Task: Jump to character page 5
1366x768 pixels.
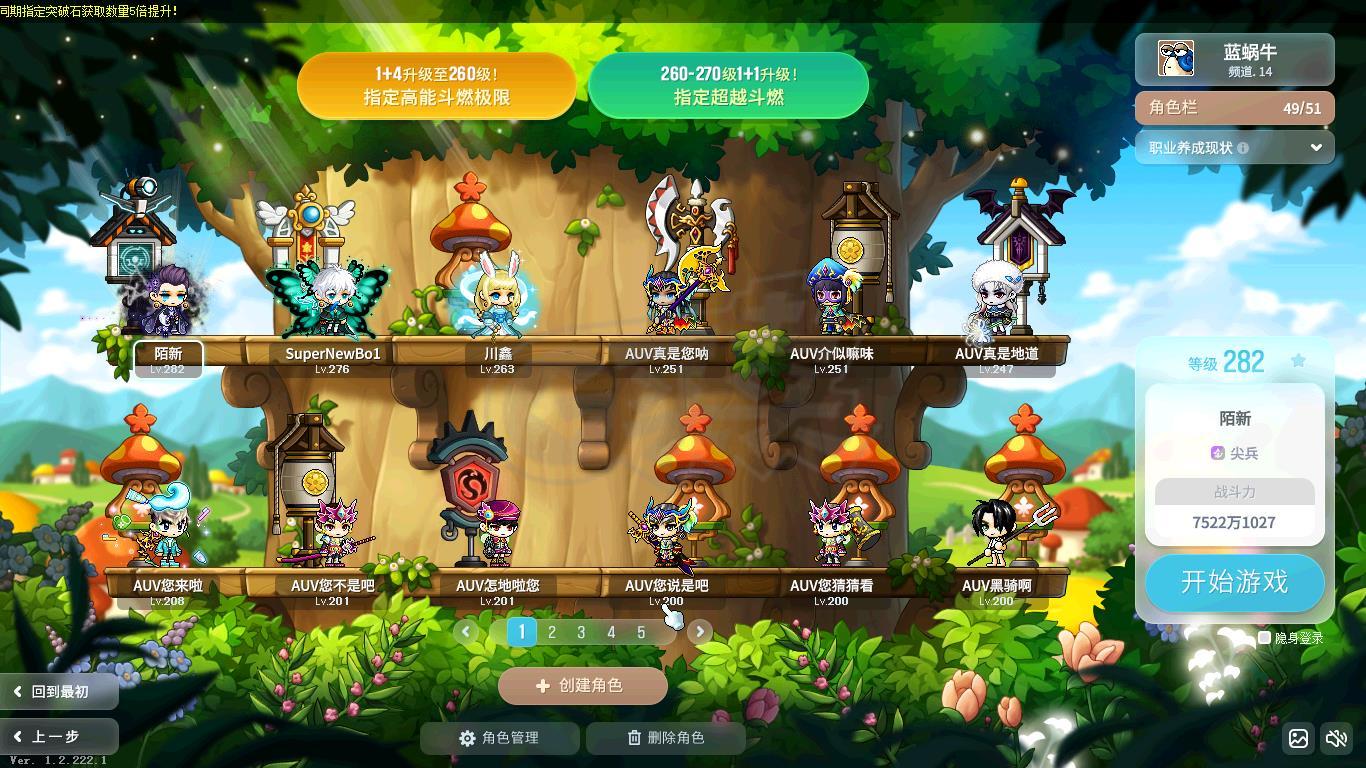Action: 641,632
